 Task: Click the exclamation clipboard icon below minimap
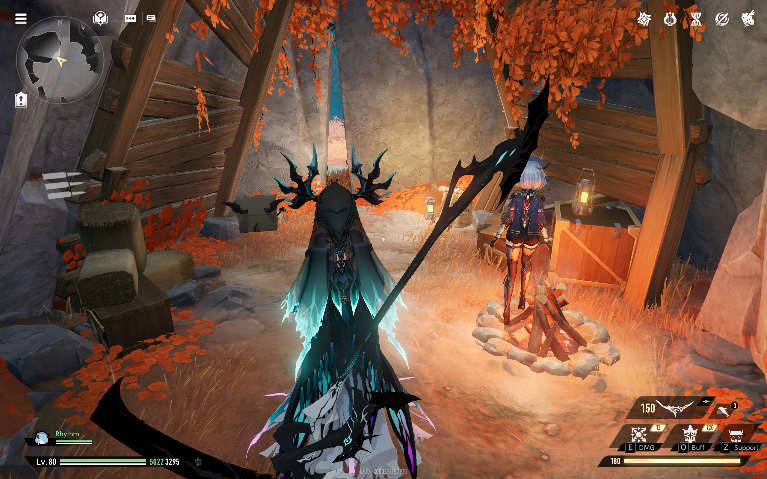[21, 100]
